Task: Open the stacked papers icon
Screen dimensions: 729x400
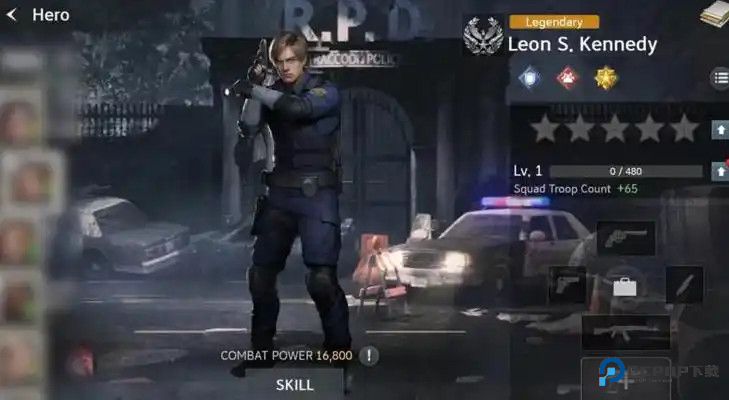Action: (x=714, y=14)
